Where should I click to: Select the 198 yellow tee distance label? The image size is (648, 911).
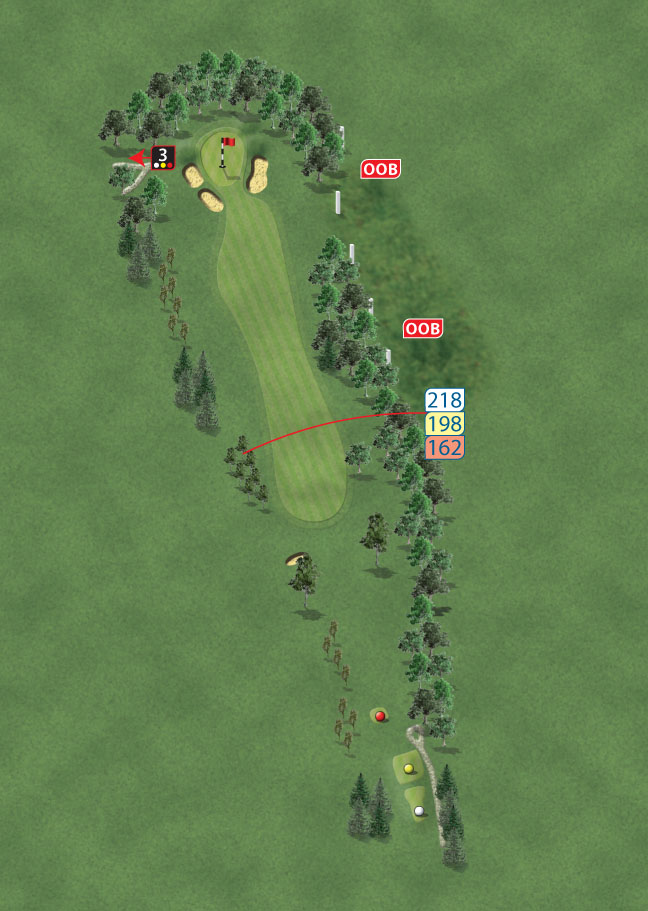444,424
